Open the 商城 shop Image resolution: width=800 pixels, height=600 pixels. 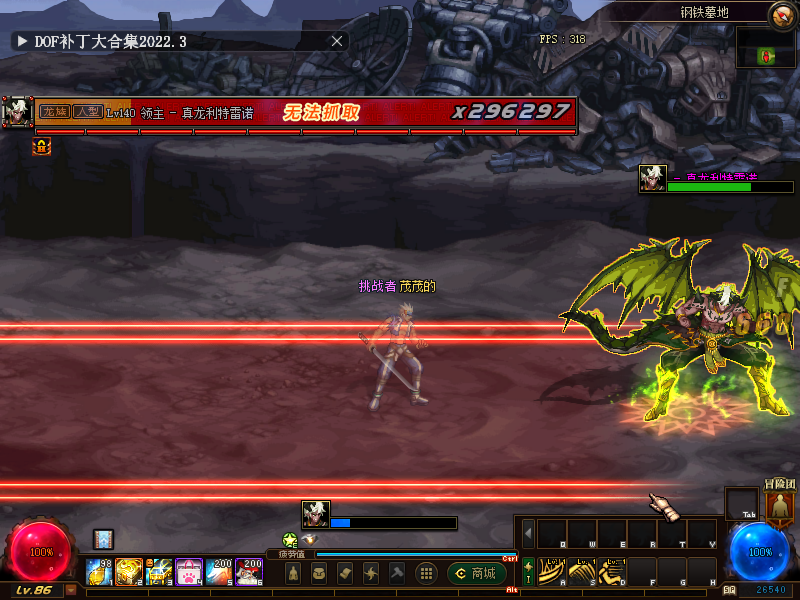(475, 573)
